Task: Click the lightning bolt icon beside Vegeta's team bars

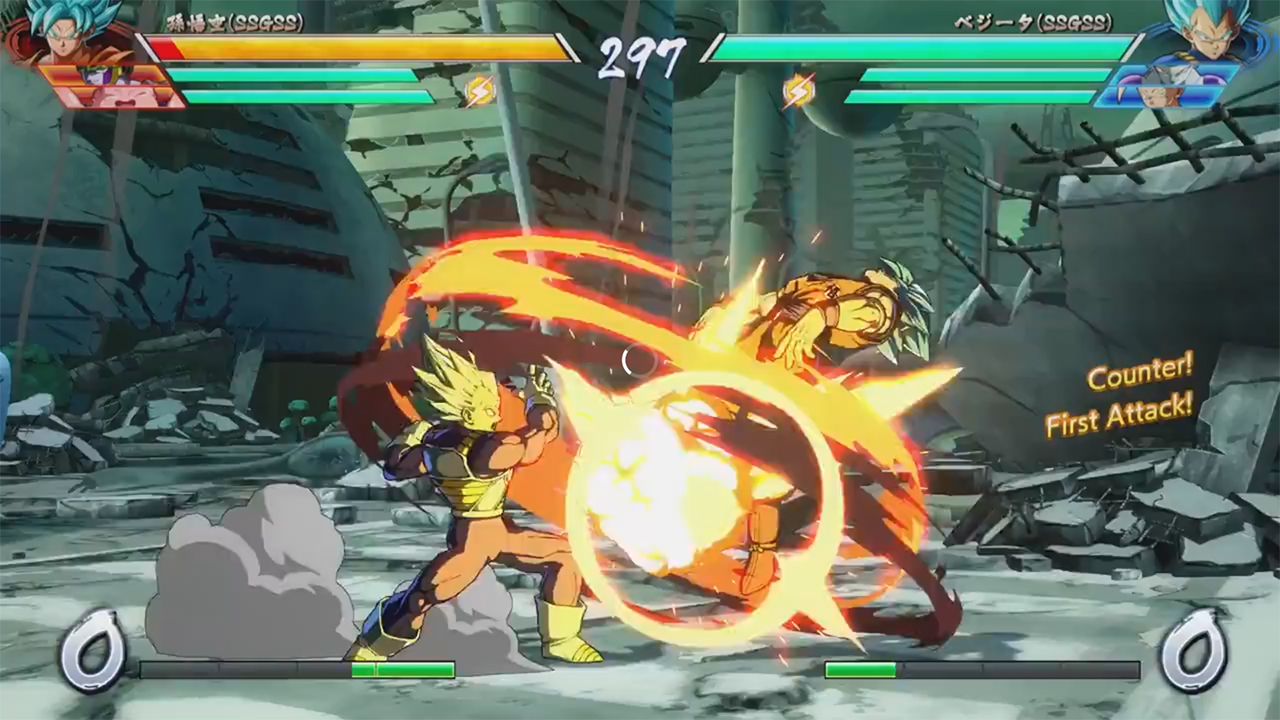Action: click(x=798, y=91)
